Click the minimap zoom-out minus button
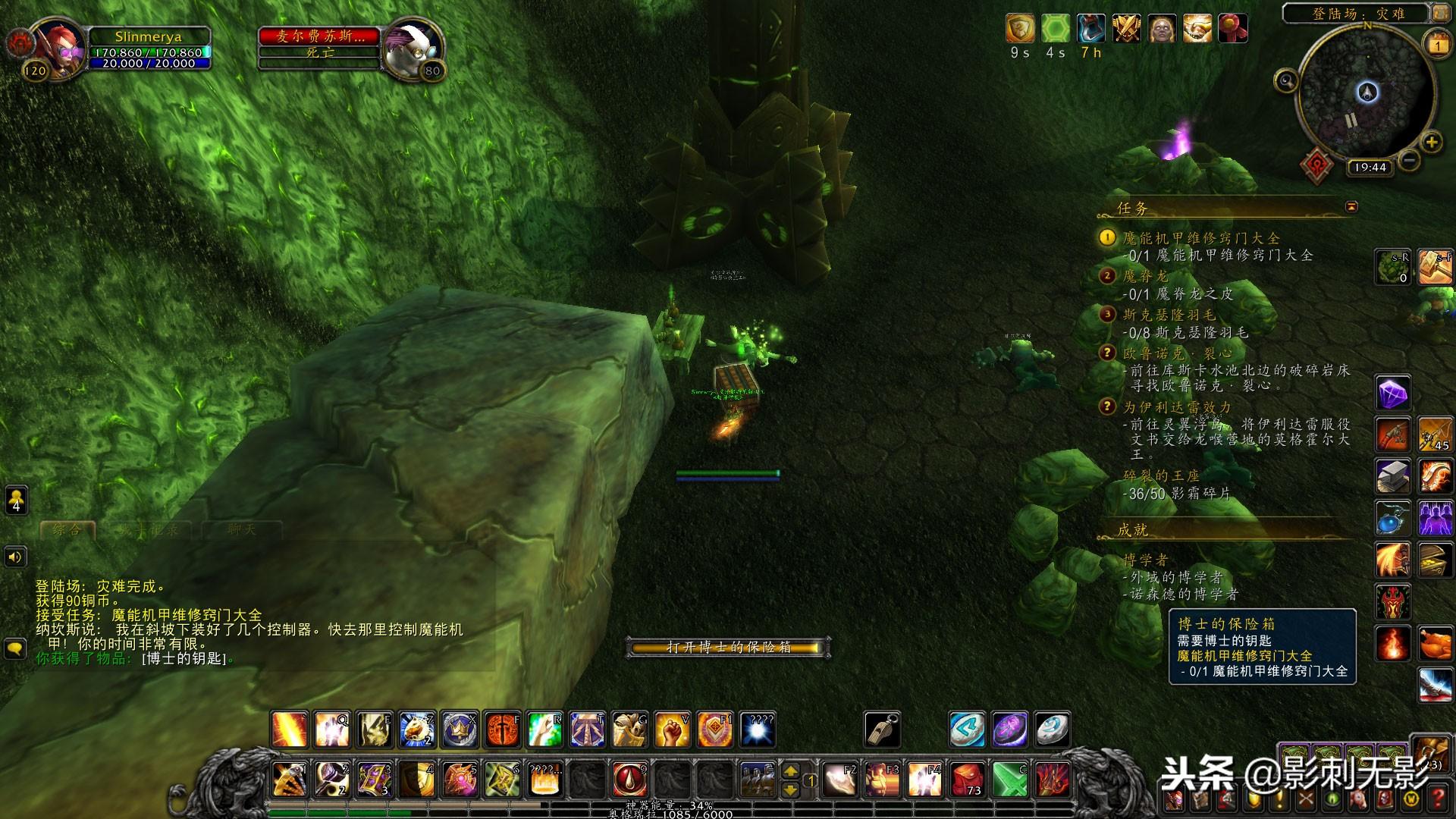The height and width of the screenshot is (819, 1456). tap(1409, 161)
